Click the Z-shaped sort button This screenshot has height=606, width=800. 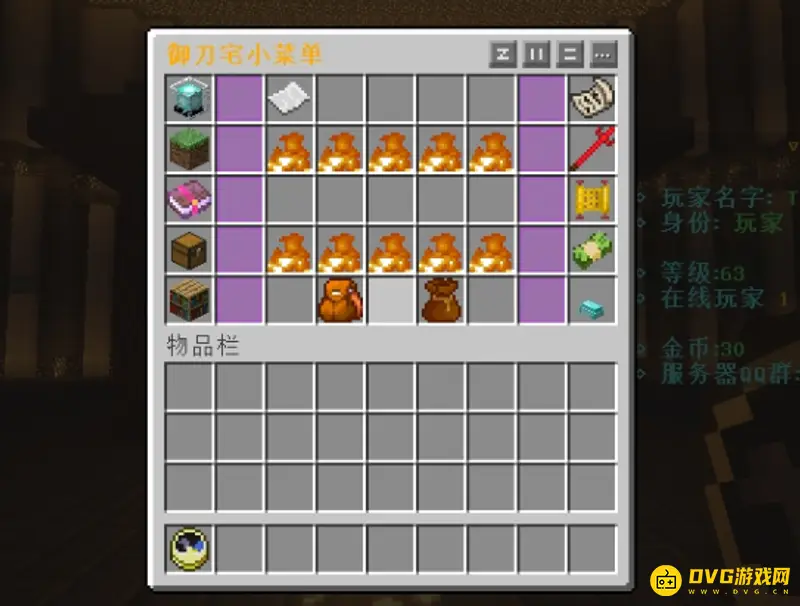pos(503,54)
